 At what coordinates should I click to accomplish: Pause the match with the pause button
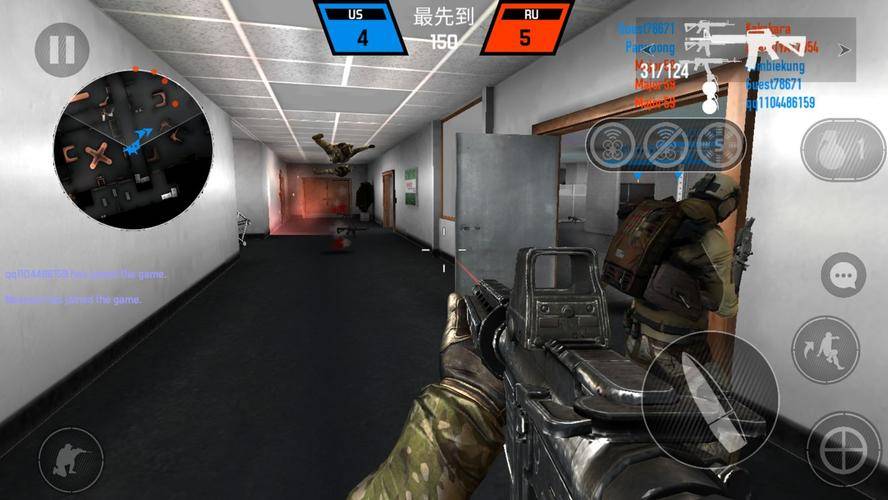pos(62,50)
